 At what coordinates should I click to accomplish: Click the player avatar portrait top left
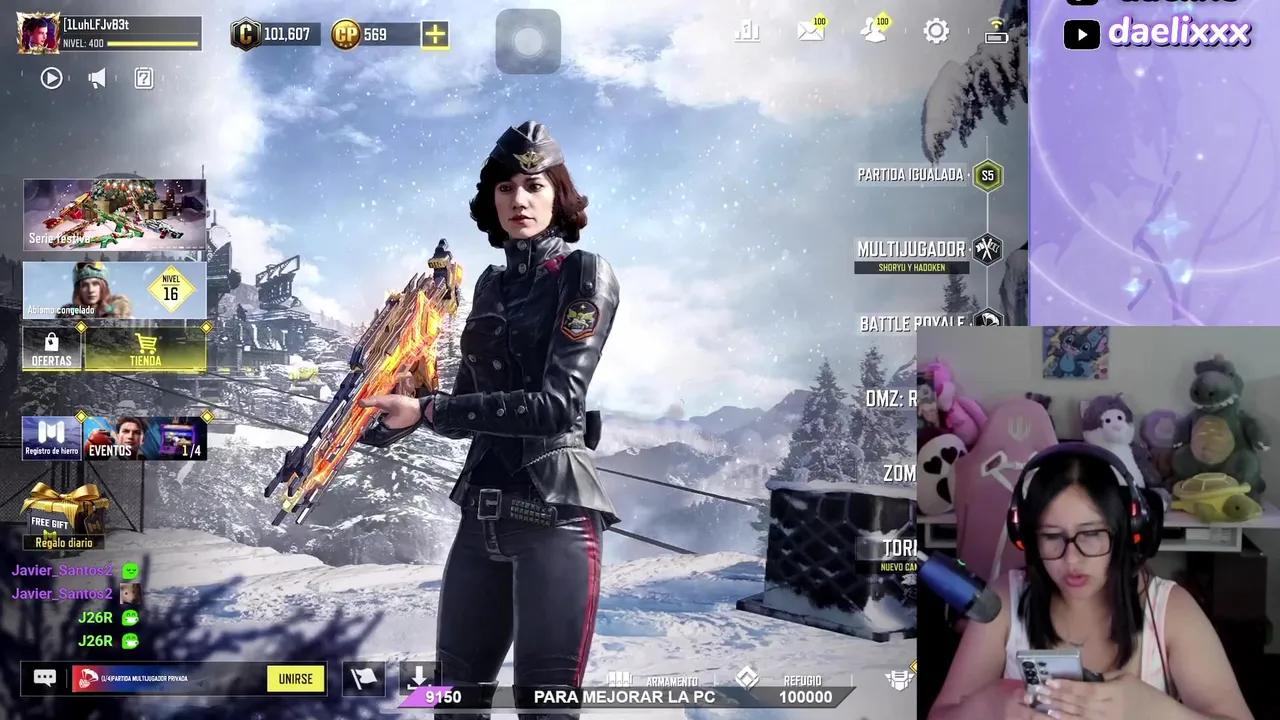click(x=37, y=33)
